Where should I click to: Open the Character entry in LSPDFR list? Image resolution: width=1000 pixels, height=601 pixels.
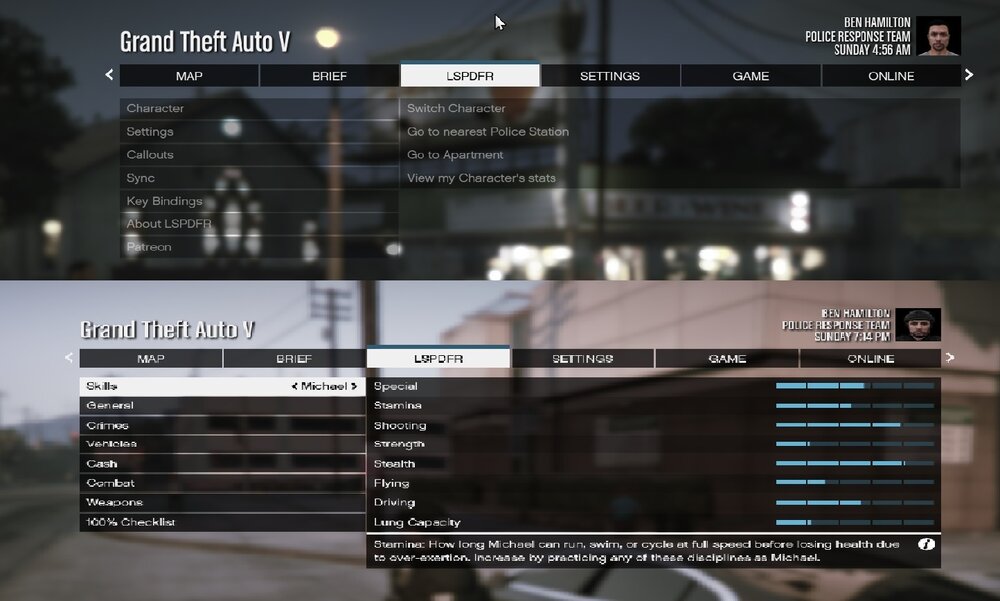point(155,108)
